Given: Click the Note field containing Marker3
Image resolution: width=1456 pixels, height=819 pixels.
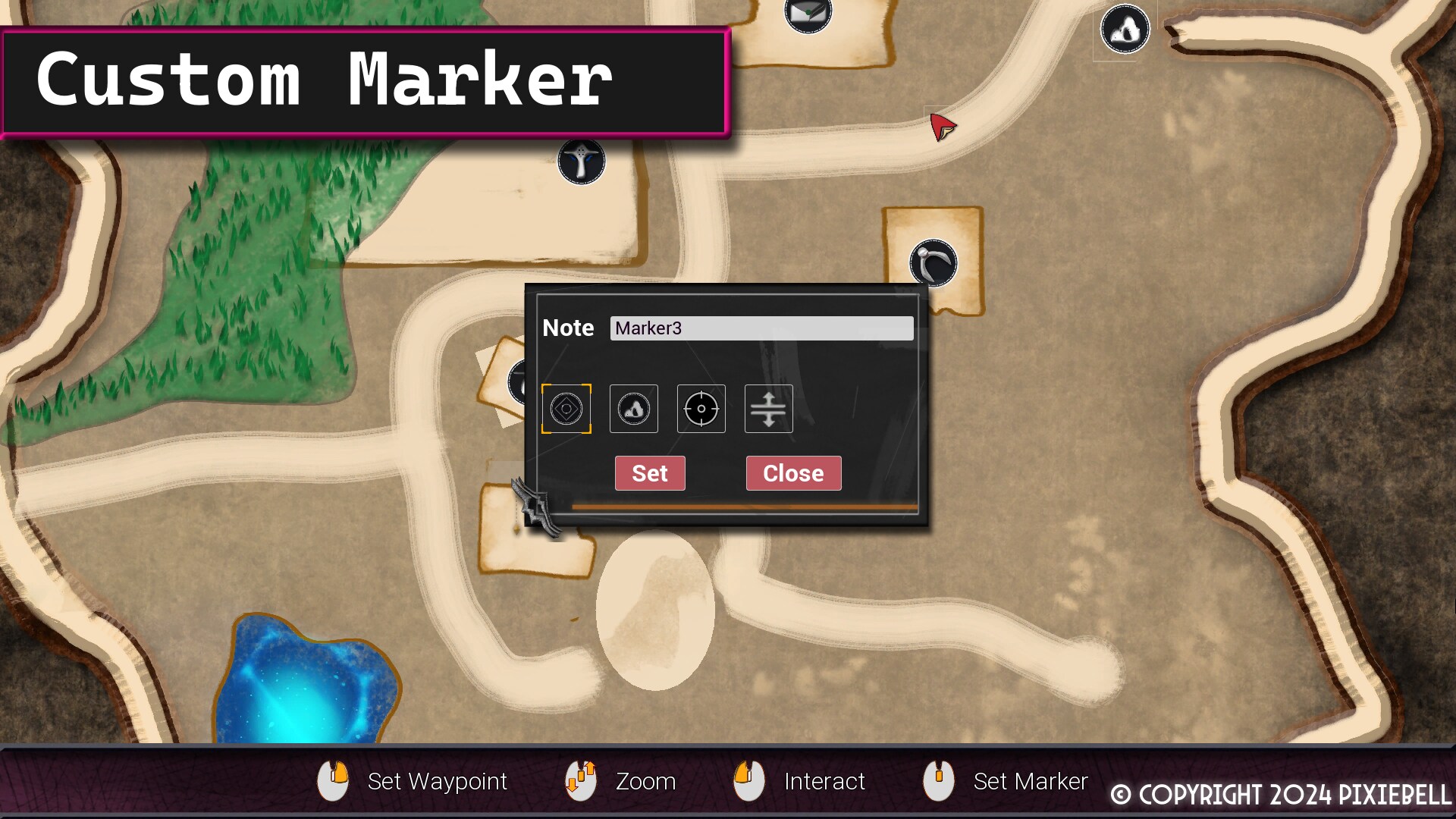Looking at the screenshot, I should [x=761, y=328].
